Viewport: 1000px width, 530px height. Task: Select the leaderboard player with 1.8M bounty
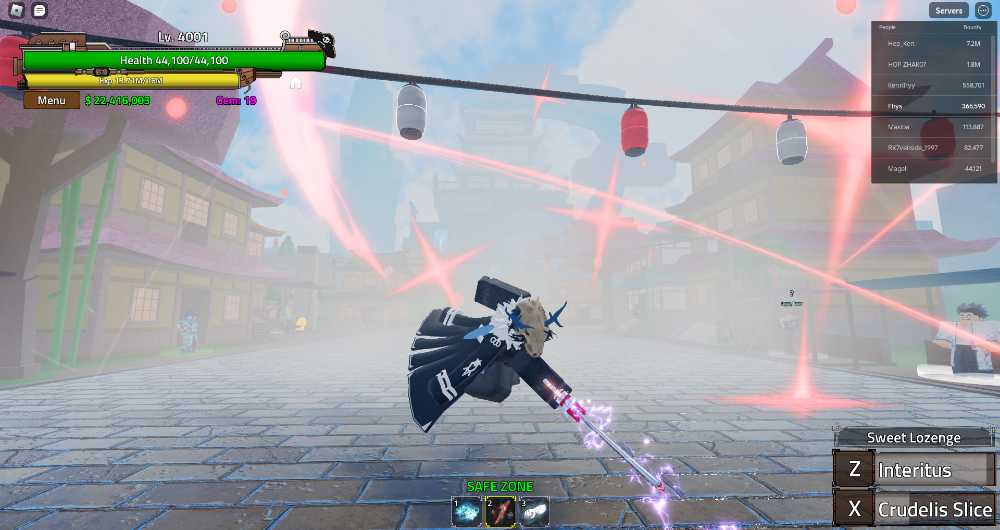pyautogui.click(x=934, y=65)
